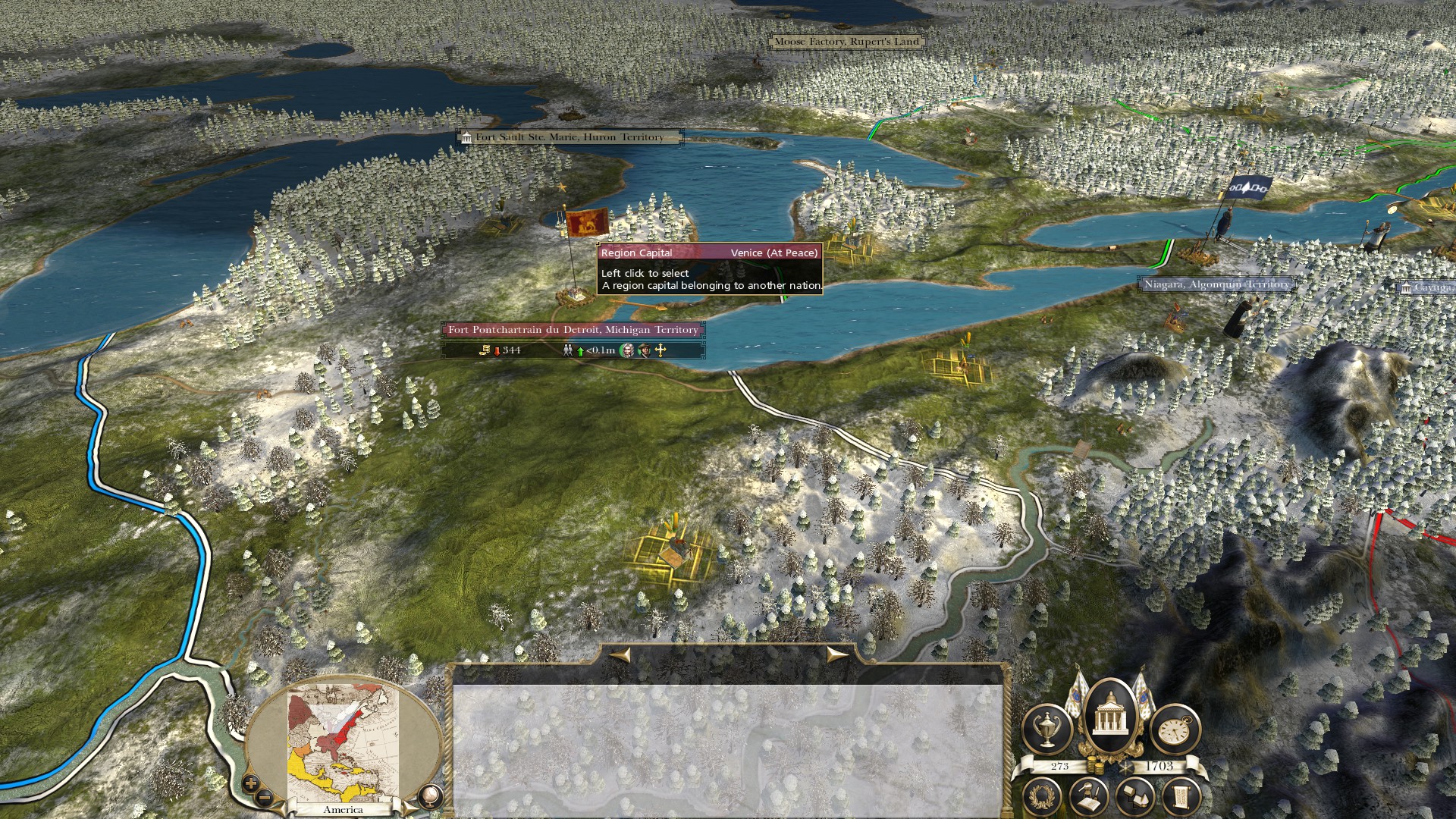Screen dimensions: 1456x819
Task: Click the America theatre minimap
Action: coord(343,743)
